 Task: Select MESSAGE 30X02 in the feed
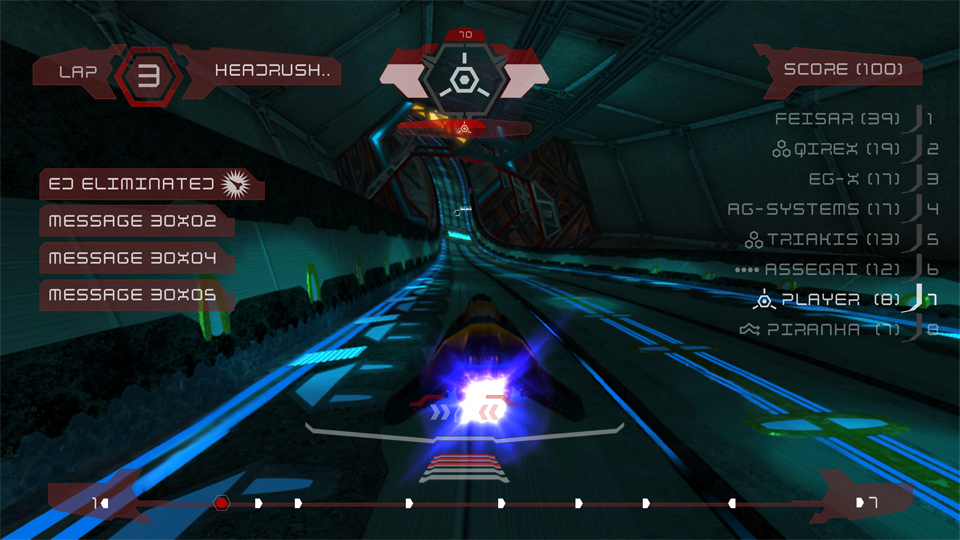click(x=135, y=220)
